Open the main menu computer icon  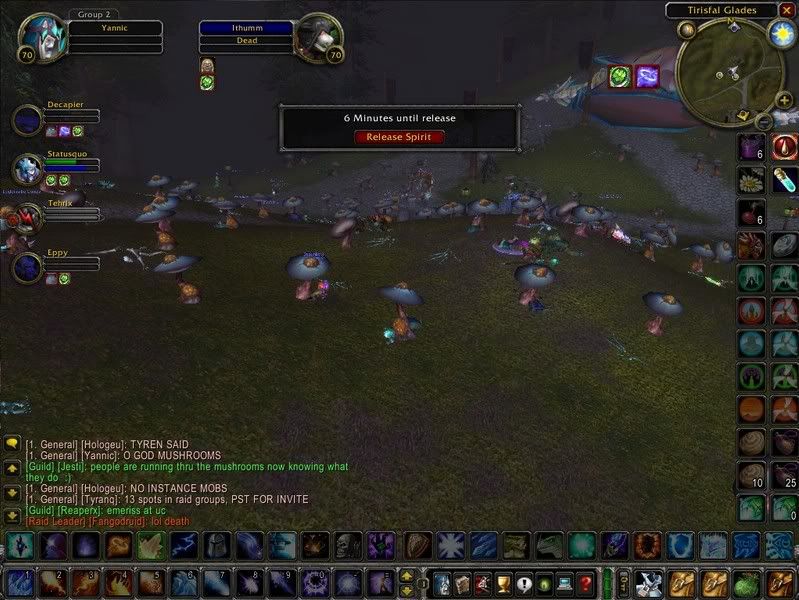(x=564, y=582)
